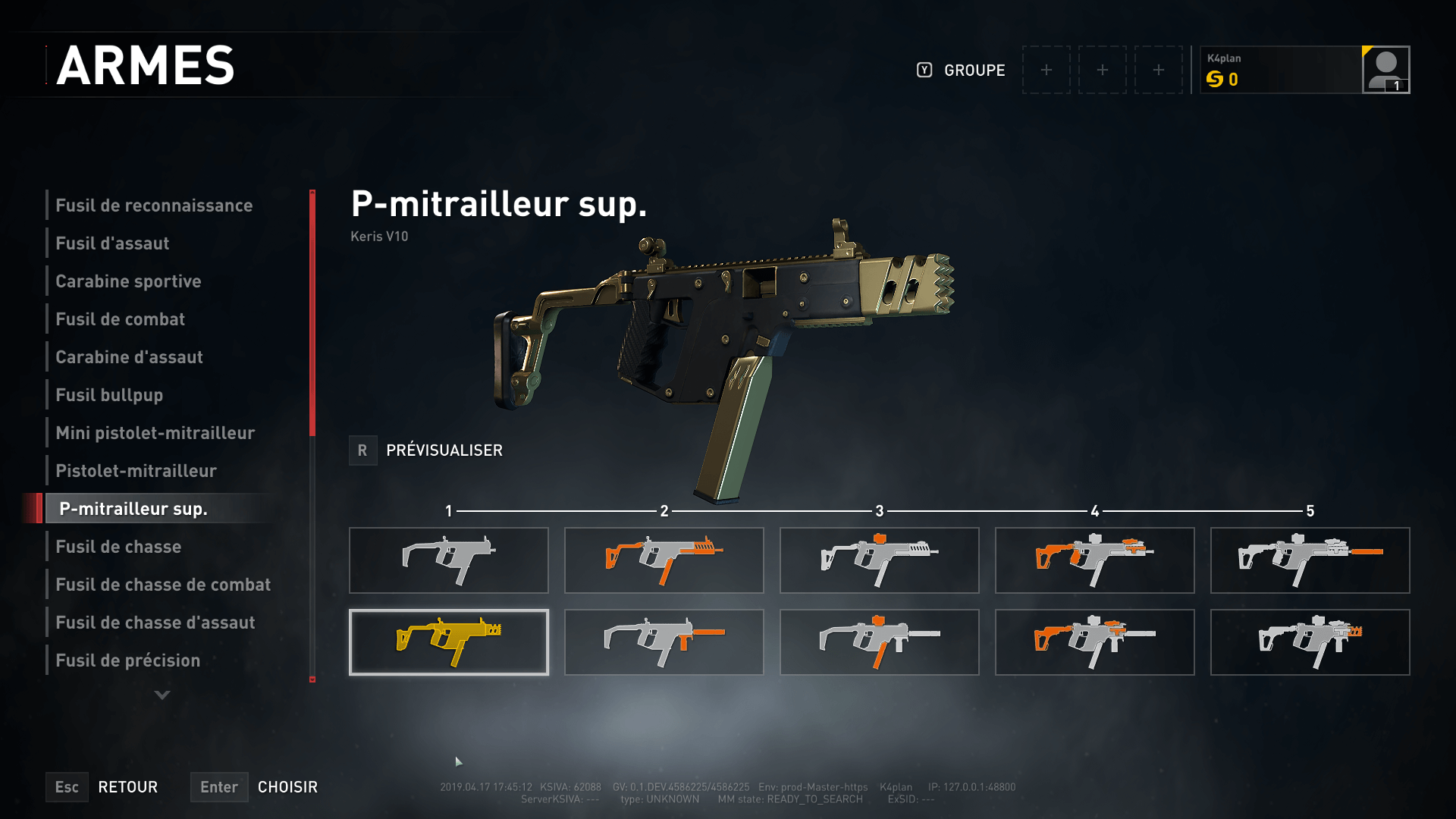
Task: Choose the Fusil d'assaut category
Action: point(112,243)
